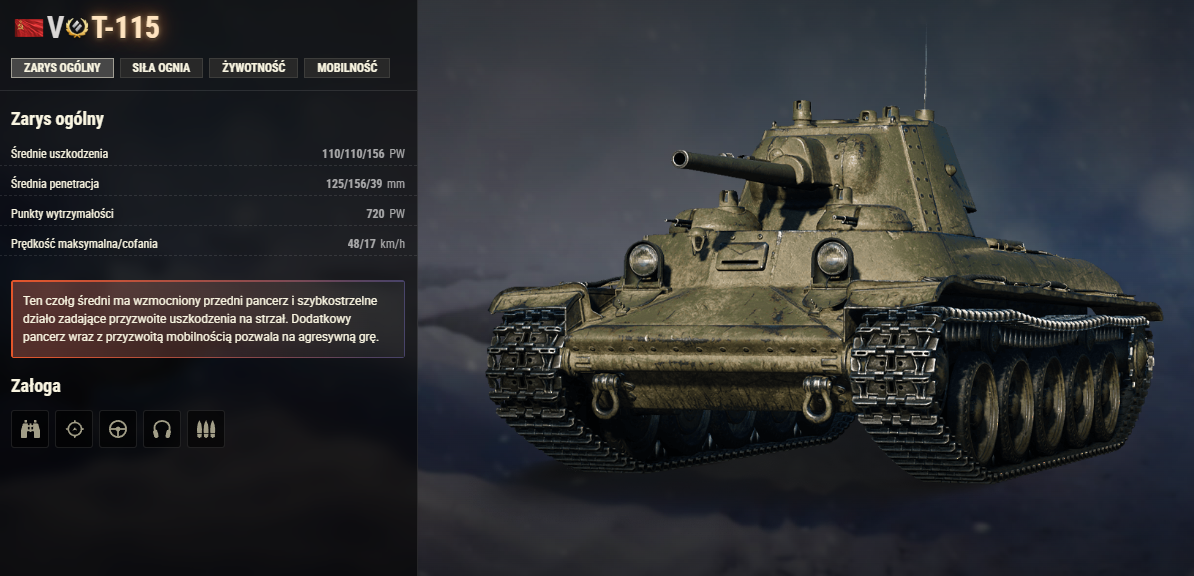The height and width of the screenshot is (576, 1194).
Task: Select the radio operator headphones icon
Action: (x=162, y=429)
